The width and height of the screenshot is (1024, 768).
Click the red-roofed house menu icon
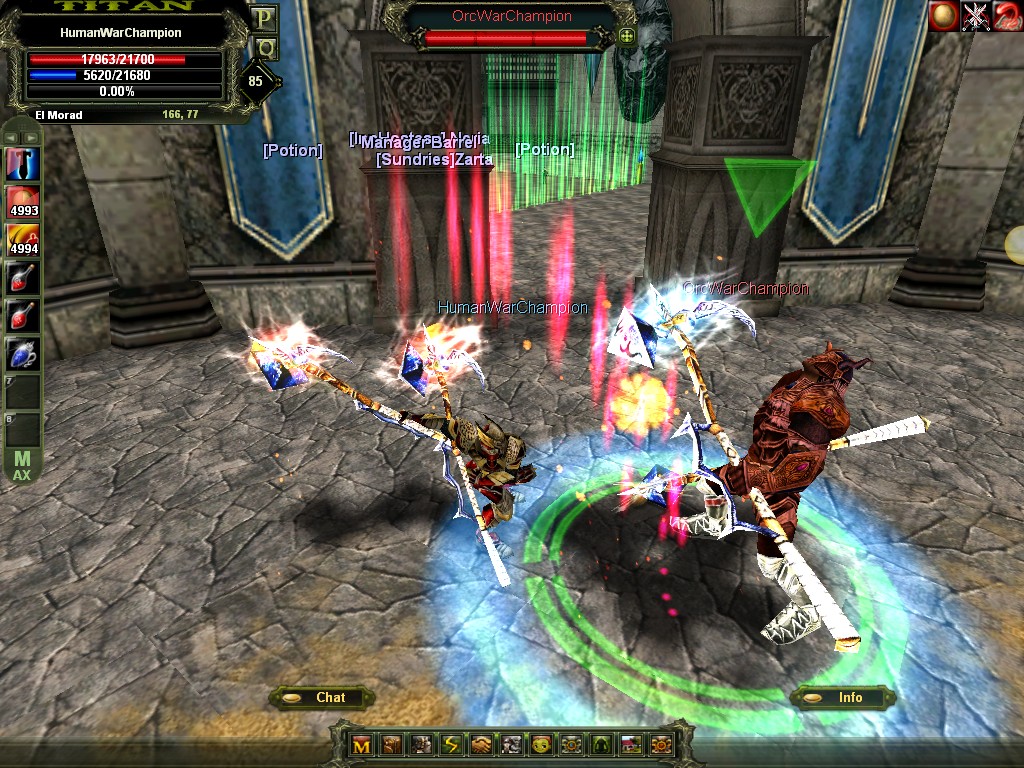(630, 745)
